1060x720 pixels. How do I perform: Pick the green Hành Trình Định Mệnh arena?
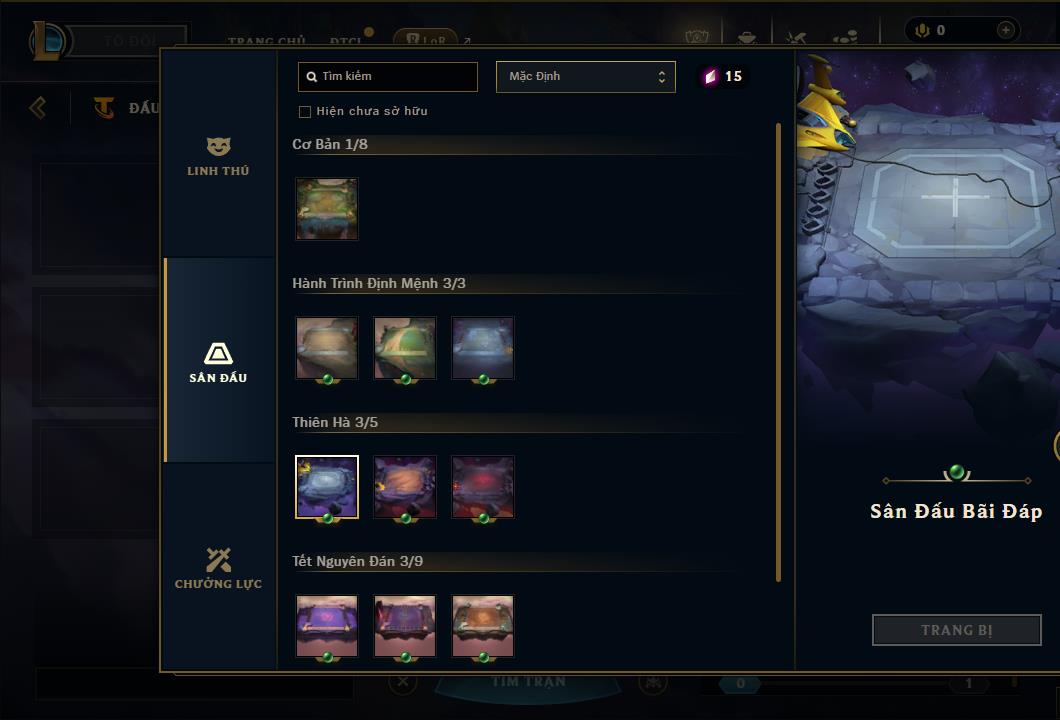tap(405, 348)
